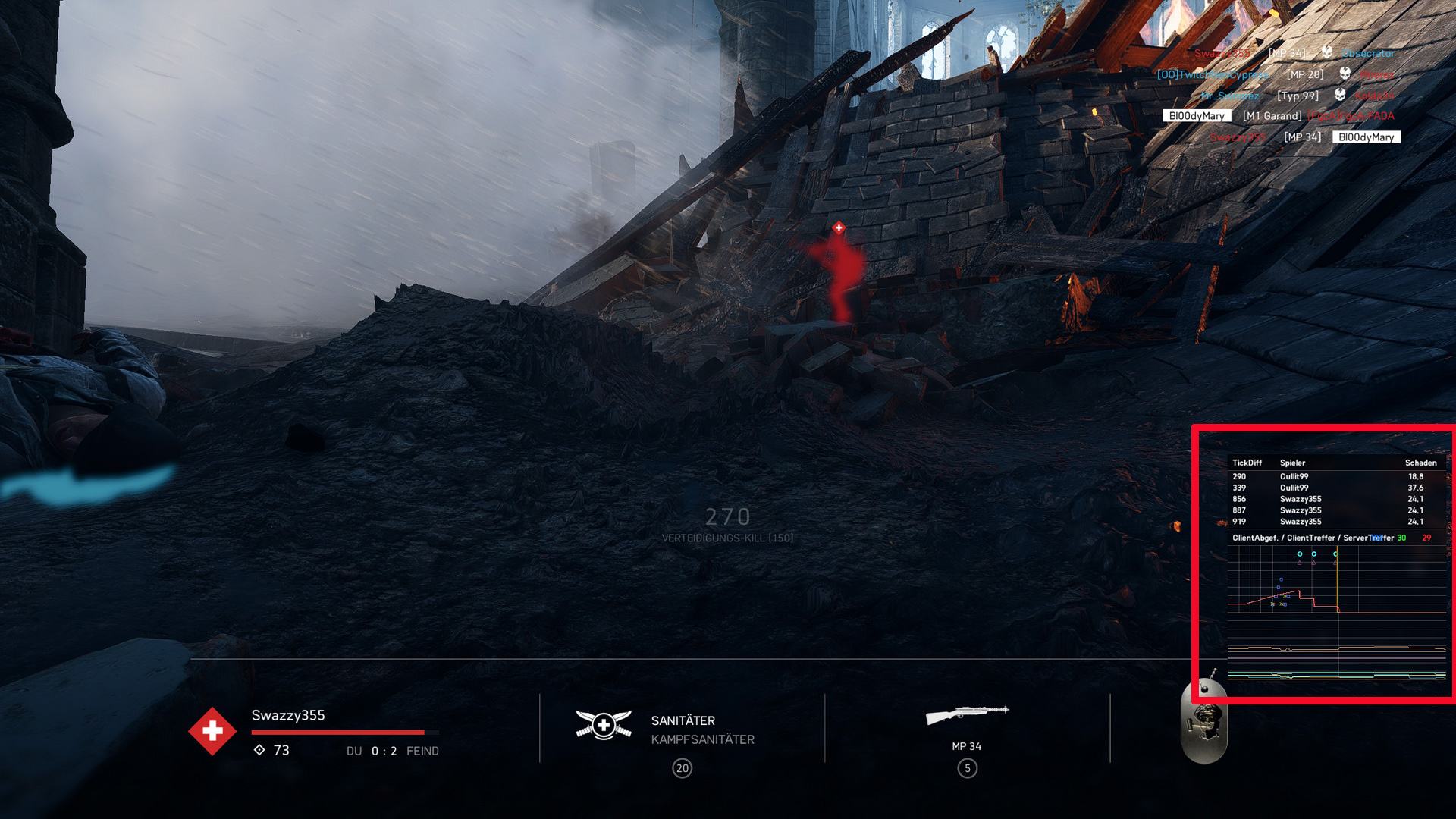Image resolution: width=1456 pixels, height=819 pixels.
Task: Select the MP 28 kill feed entry
Action: coord(1304,74)
